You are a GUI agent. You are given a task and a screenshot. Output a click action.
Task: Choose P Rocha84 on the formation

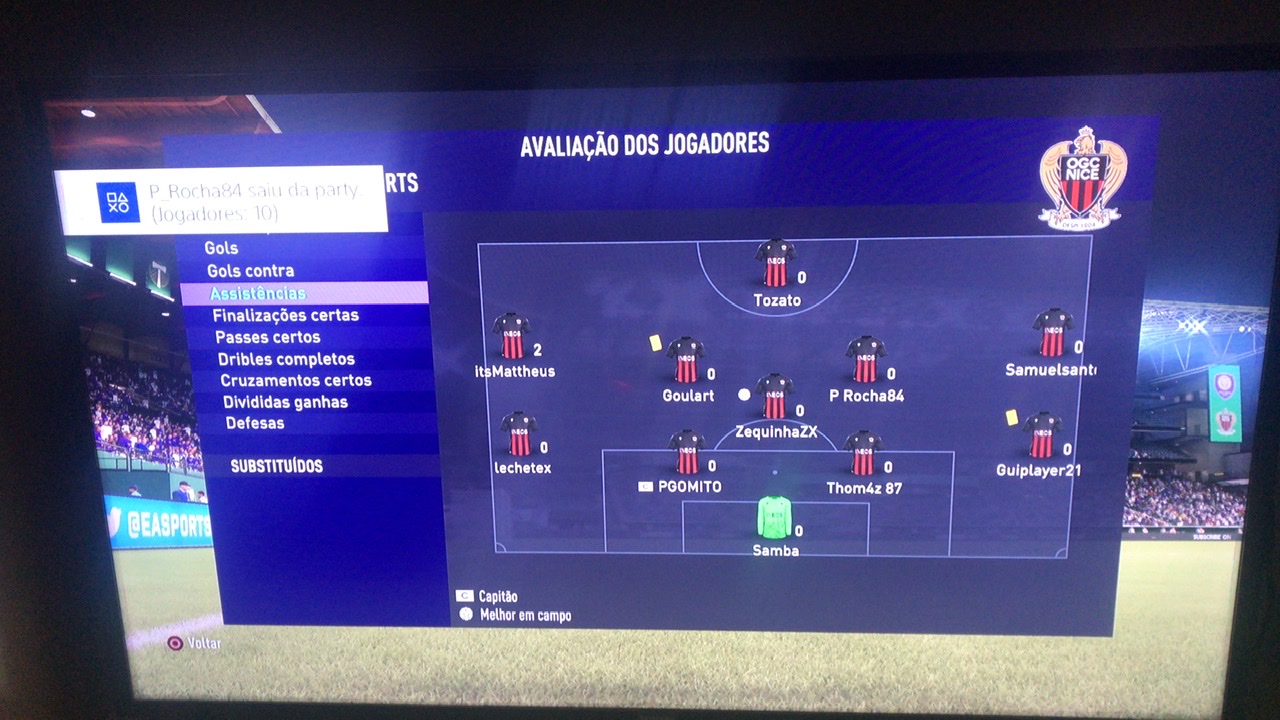(865, 360)
